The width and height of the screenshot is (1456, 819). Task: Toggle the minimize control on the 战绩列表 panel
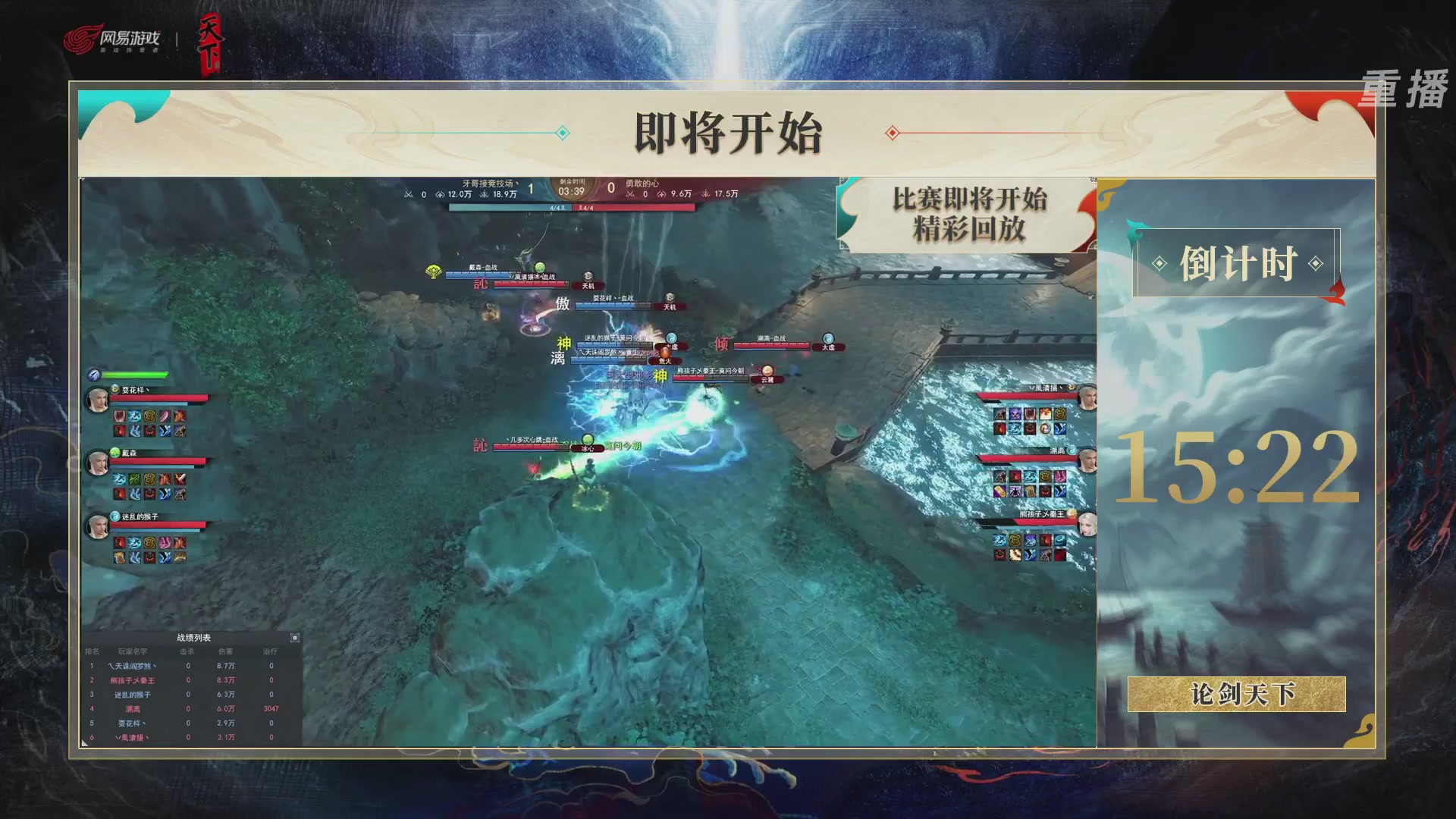(x=295, y=638)
